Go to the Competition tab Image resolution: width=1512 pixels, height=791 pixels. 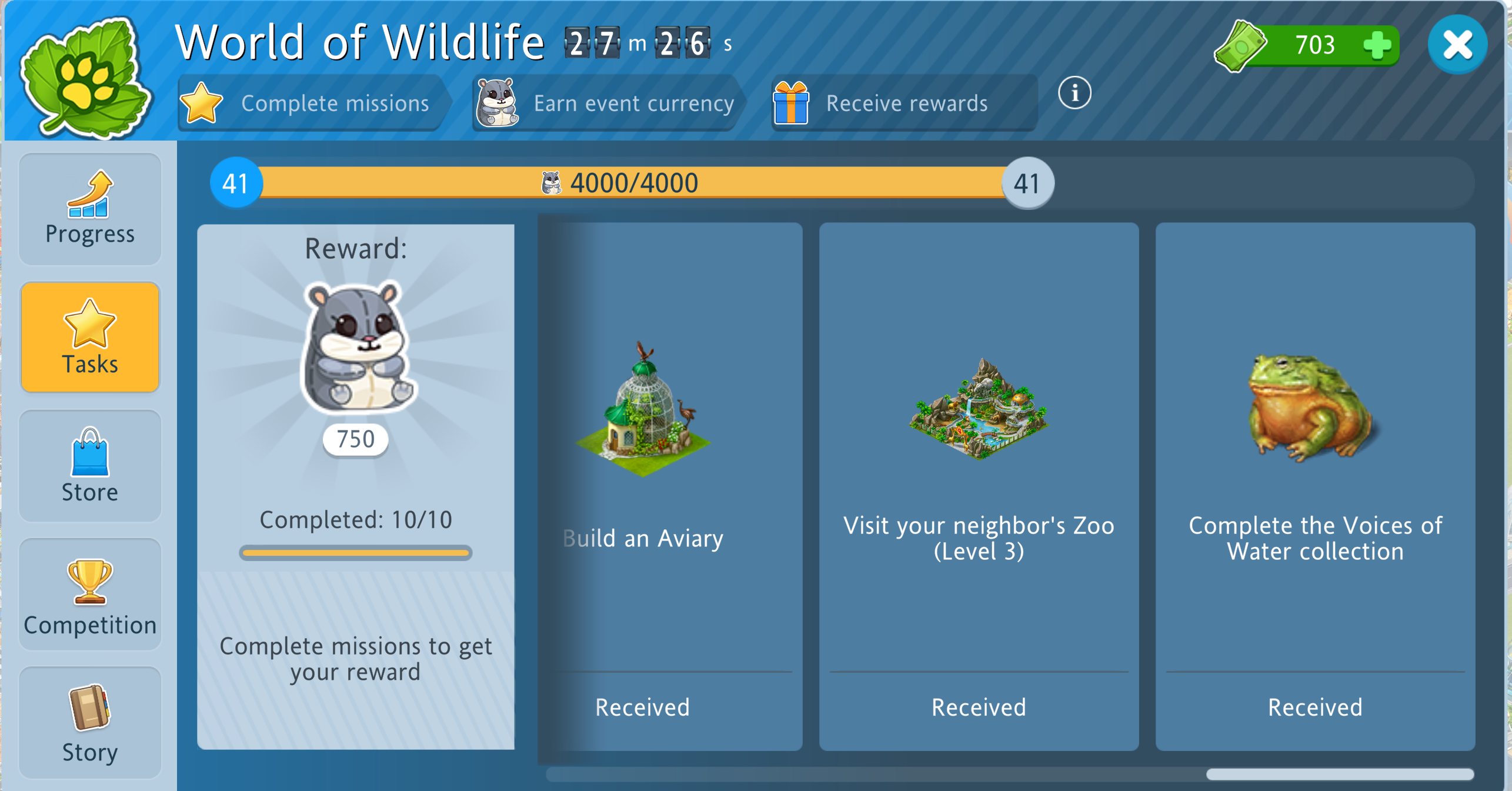[90, 594]
